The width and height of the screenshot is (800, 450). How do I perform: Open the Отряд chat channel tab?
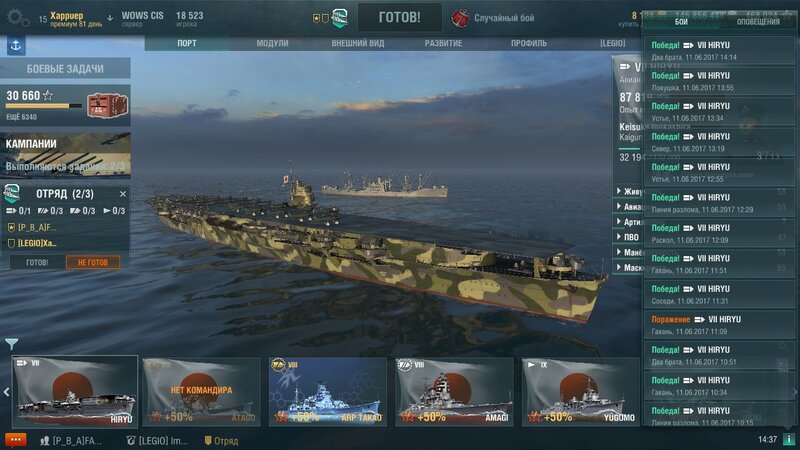coord(222,440)
